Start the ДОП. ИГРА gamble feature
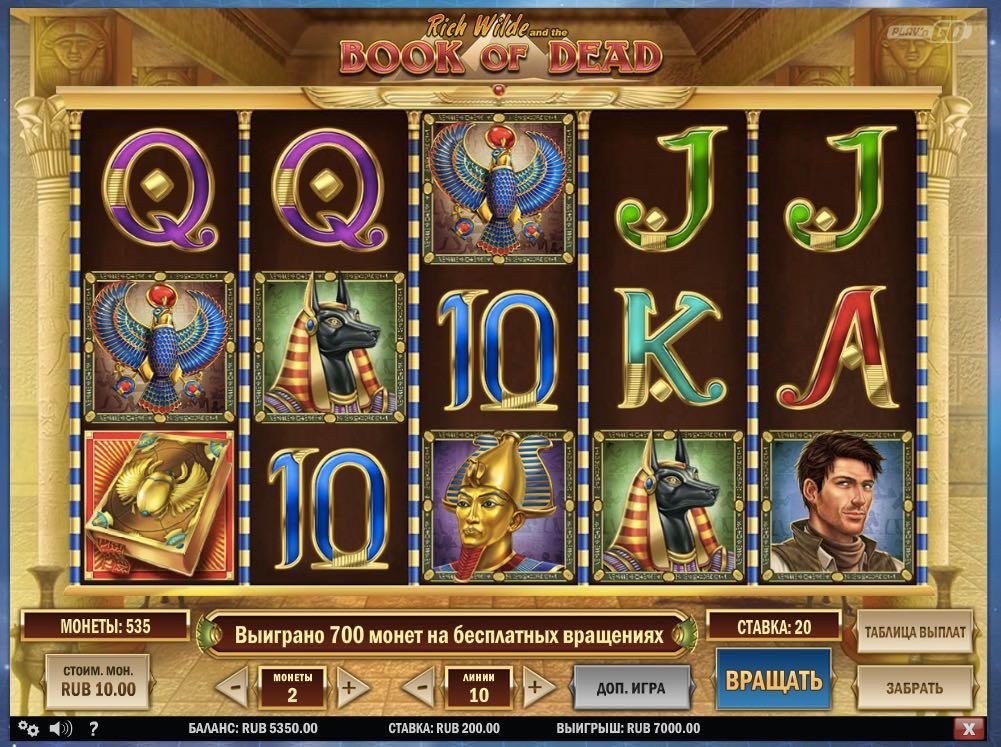Screen dimensions: 1001x747 tap(633, 687)
